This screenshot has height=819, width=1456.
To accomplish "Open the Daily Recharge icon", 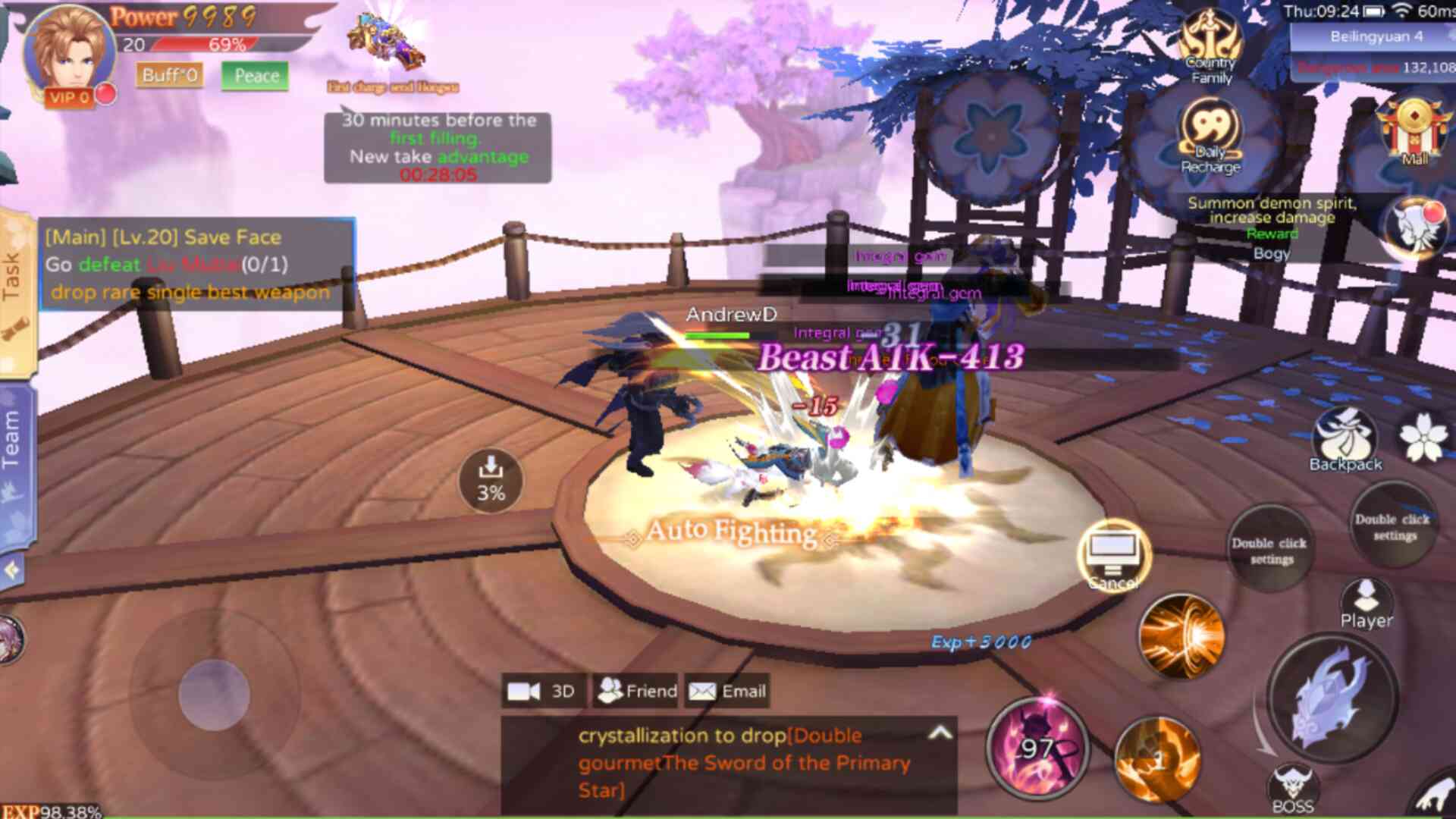I will click(x=1211, y=136).
